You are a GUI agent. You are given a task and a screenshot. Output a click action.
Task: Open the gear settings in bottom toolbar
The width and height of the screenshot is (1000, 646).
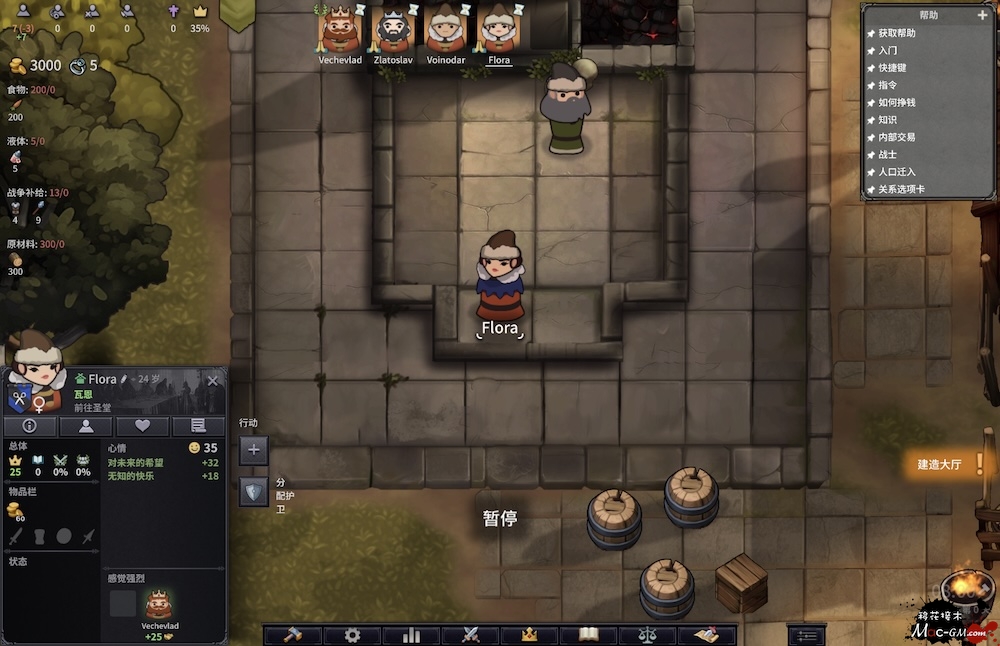(x=352, y=635)
